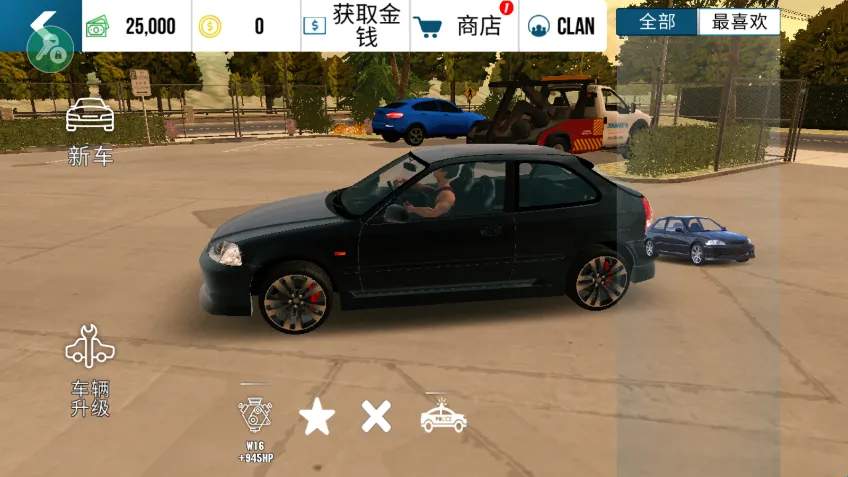
Task: Go back using the arrow button
Action: (40, 22)
